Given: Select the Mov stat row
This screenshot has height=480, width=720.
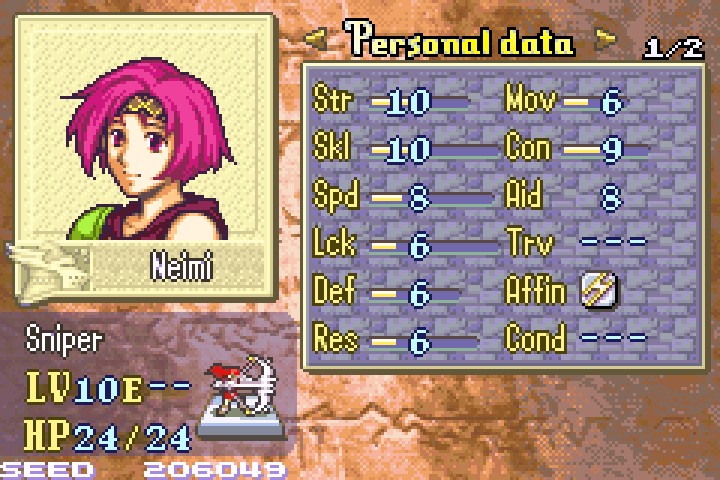Looking at the screenshot, I should tap(575, 101).
